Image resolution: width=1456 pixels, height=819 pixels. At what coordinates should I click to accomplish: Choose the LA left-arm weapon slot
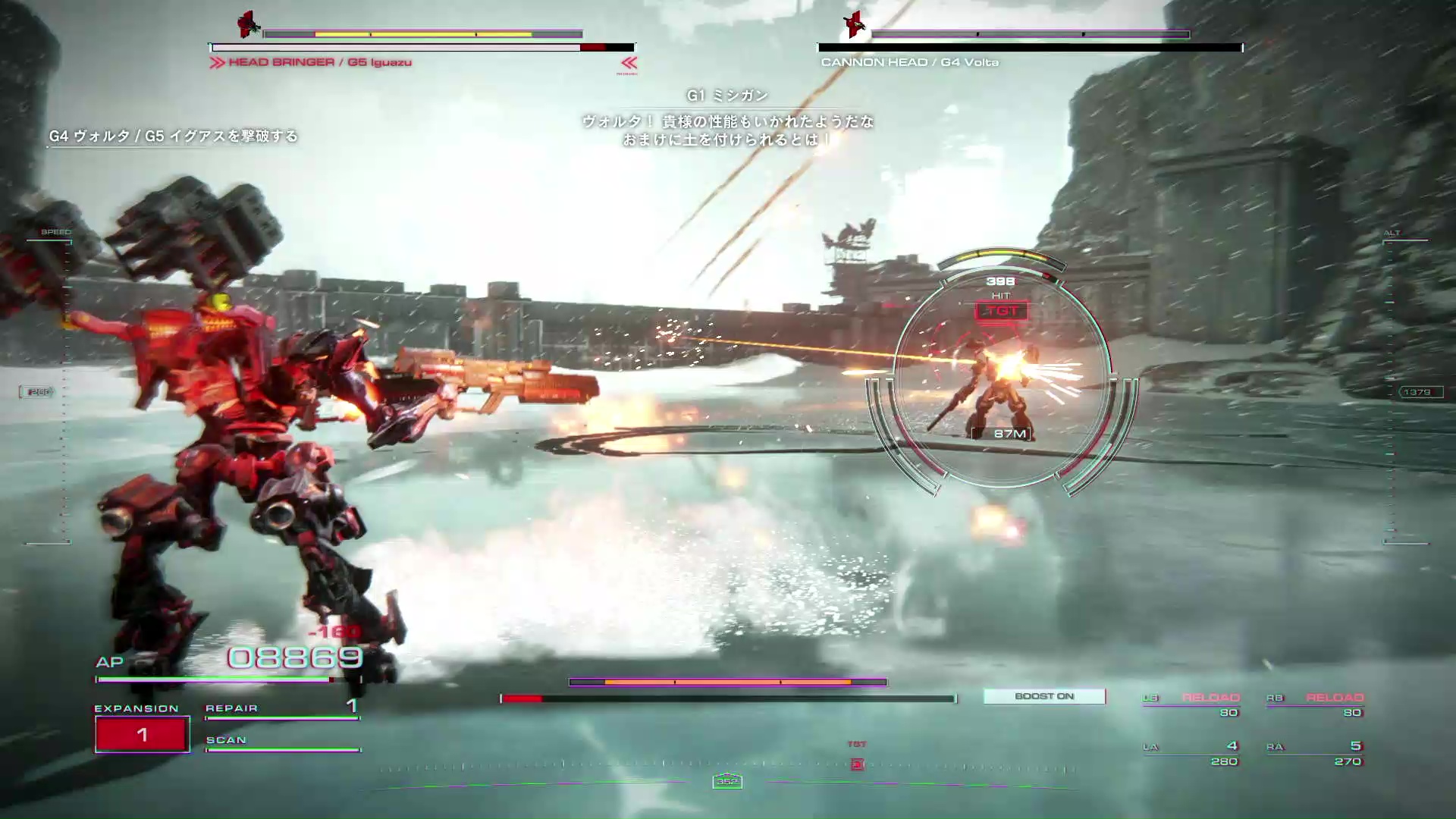click(1192, 753)
